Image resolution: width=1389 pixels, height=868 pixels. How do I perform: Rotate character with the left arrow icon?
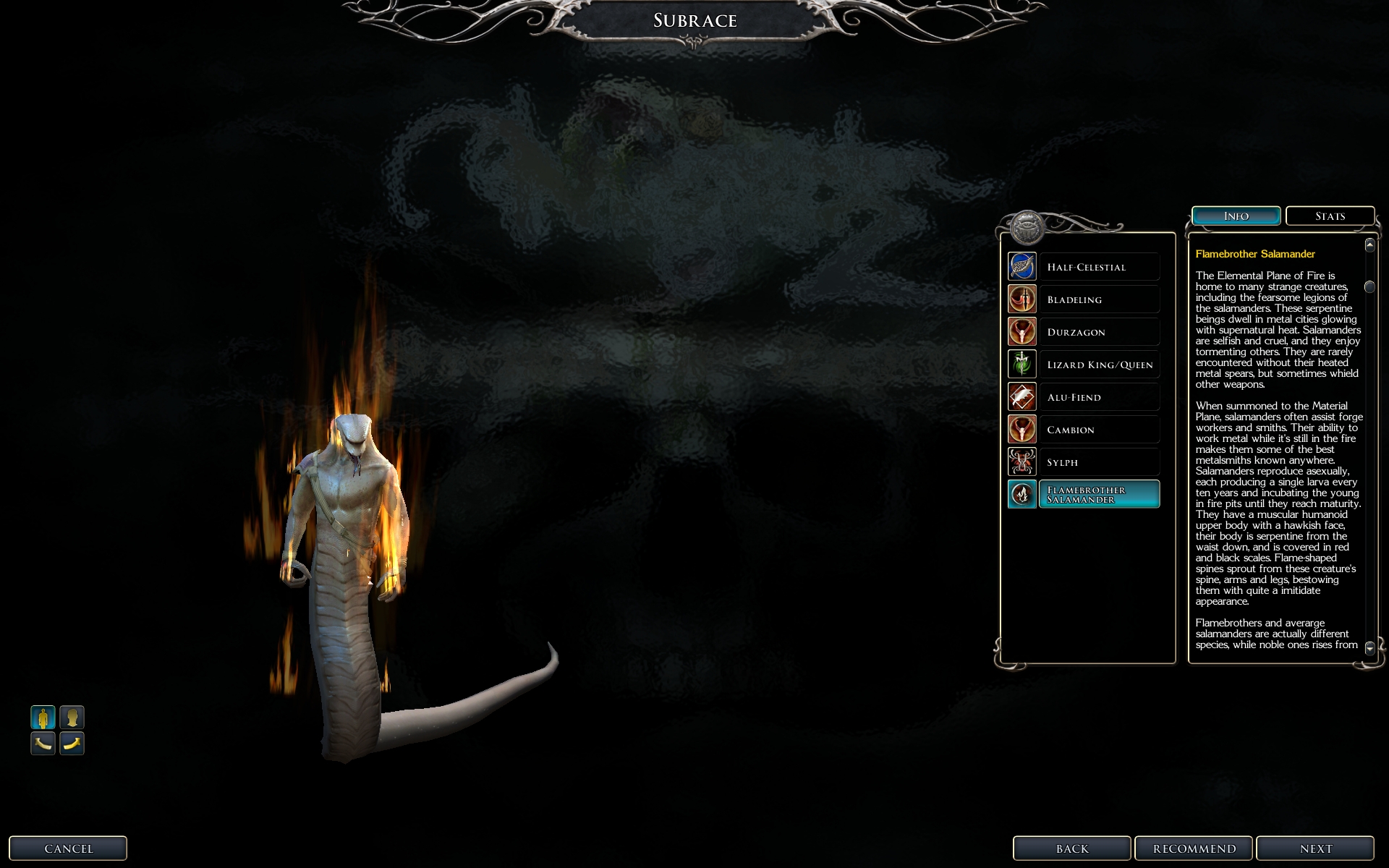pos(43,743)
